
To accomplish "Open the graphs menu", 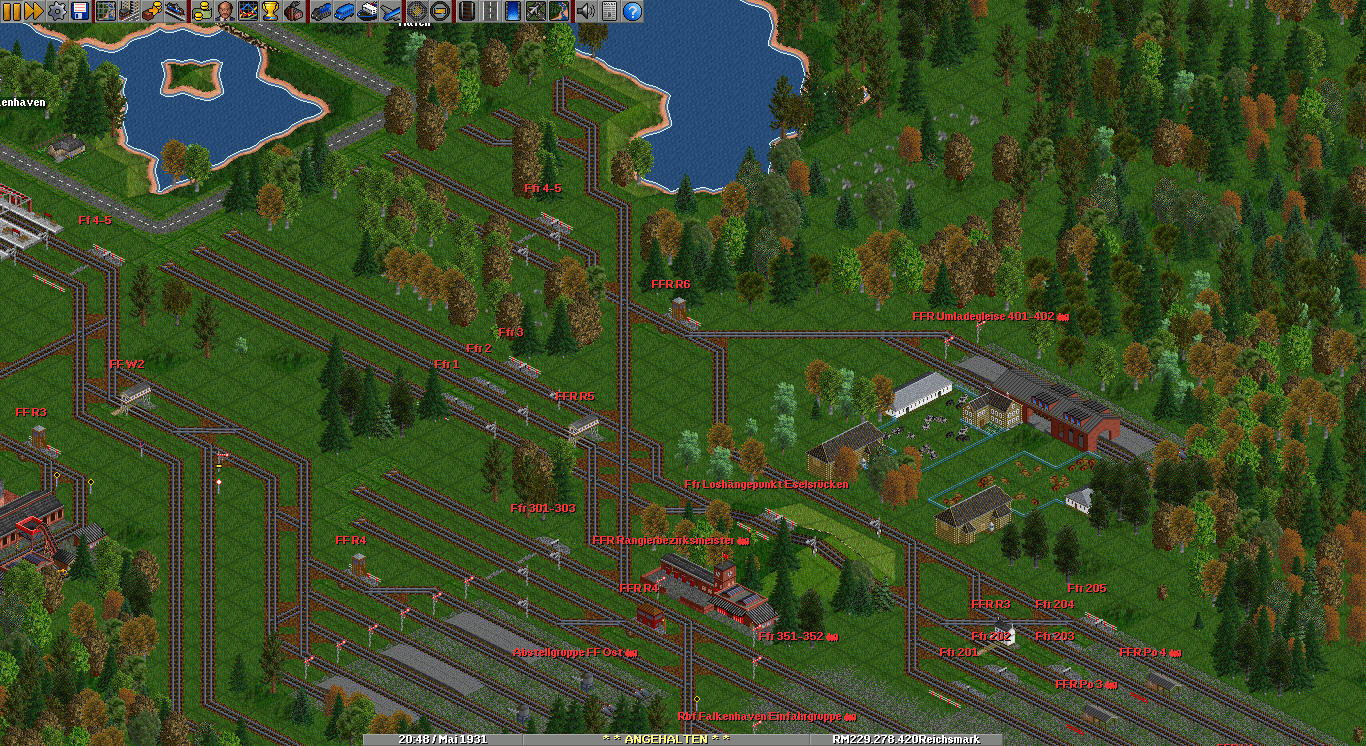I will 248,11.
